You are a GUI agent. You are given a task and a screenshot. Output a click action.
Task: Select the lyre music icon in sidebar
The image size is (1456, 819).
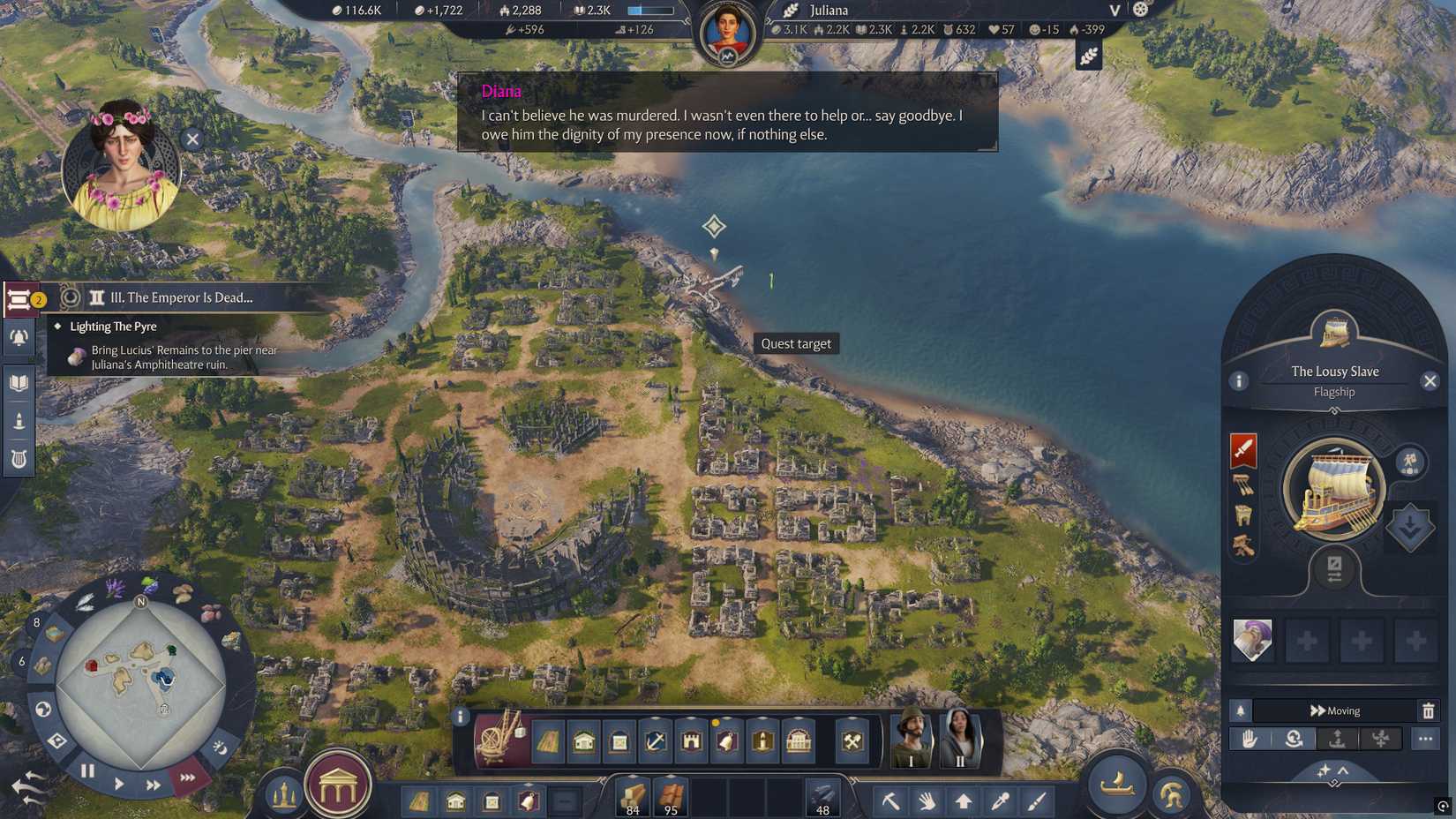coord(19,458)
